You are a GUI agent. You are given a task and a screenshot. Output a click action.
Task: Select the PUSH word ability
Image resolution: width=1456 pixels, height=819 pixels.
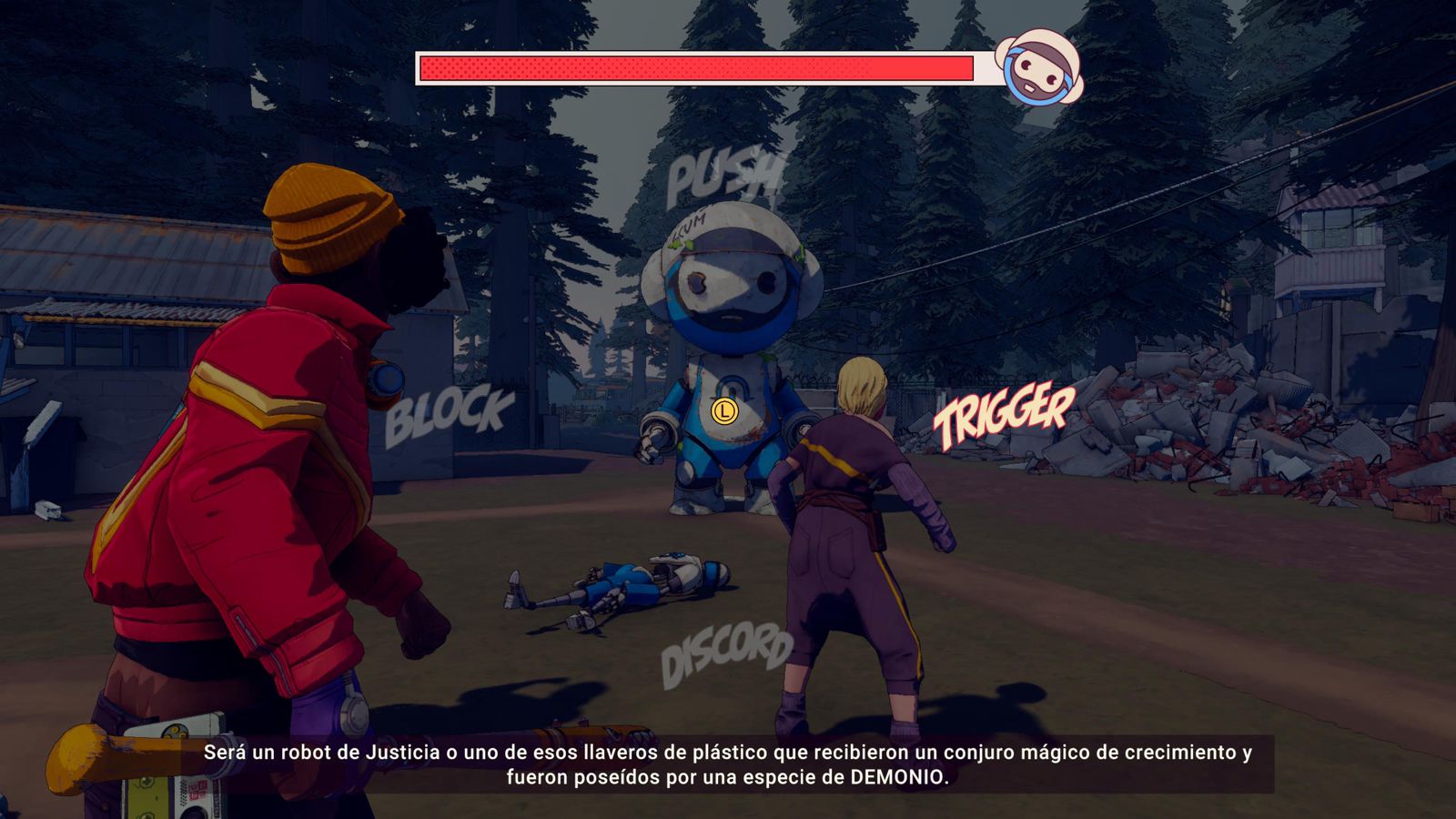click(x=723, y=177)
